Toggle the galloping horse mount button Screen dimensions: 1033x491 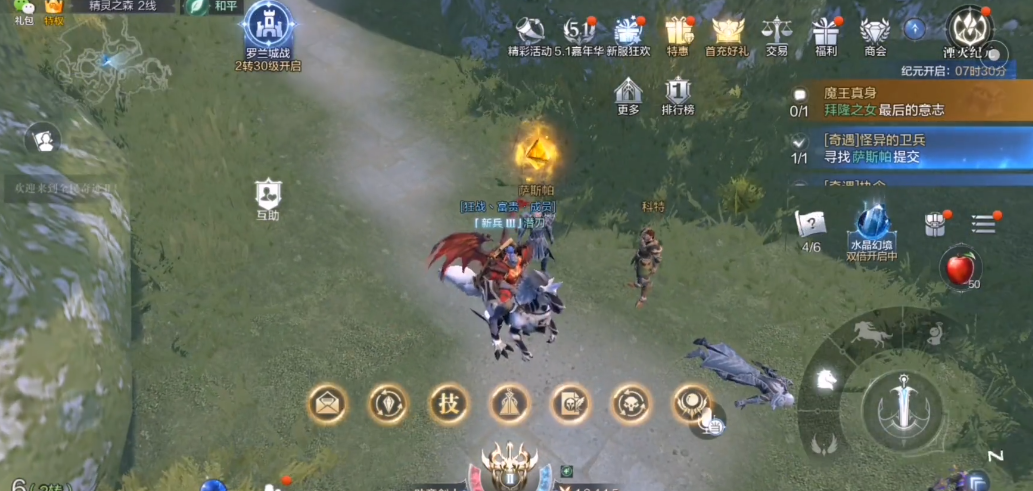point(872,334)
